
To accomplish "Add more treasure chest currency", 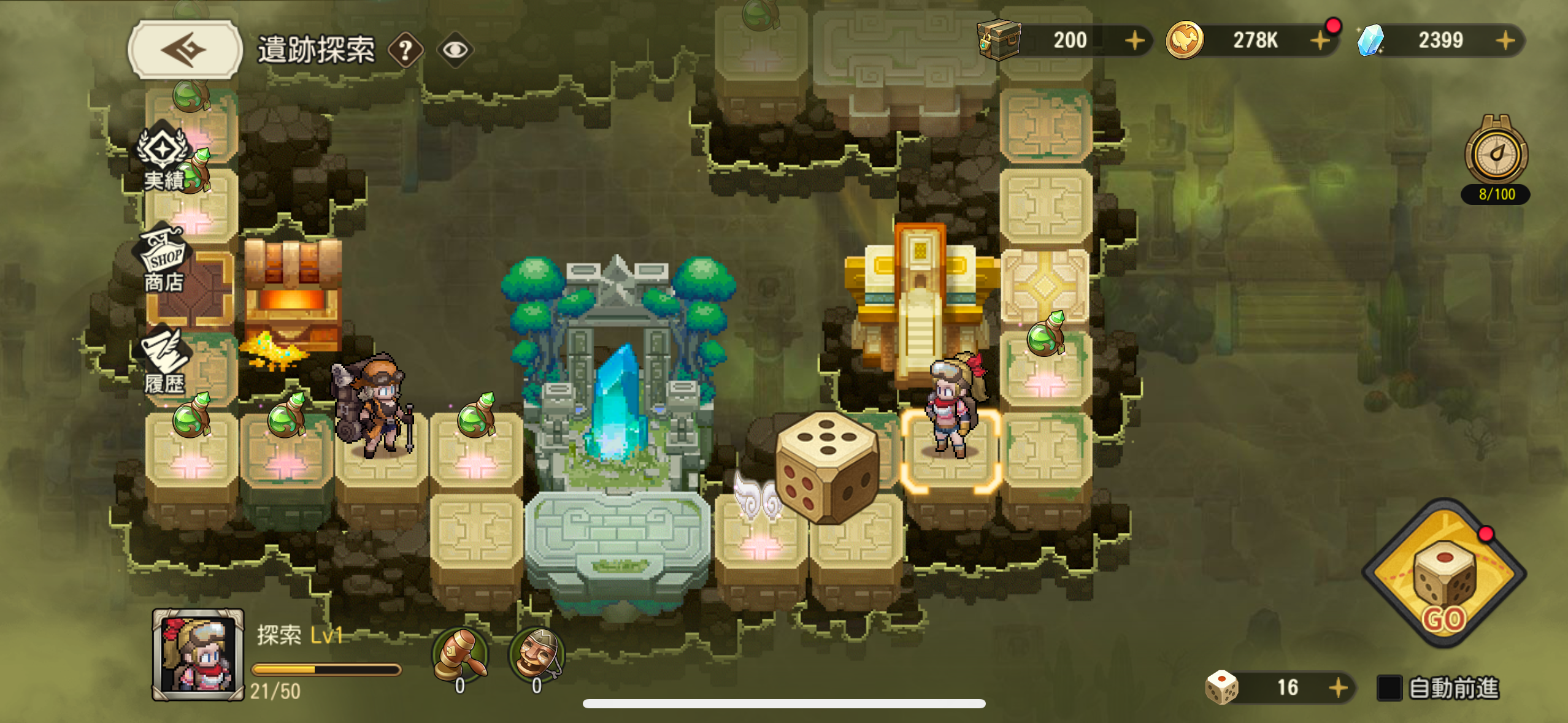I will point(1135,40).
